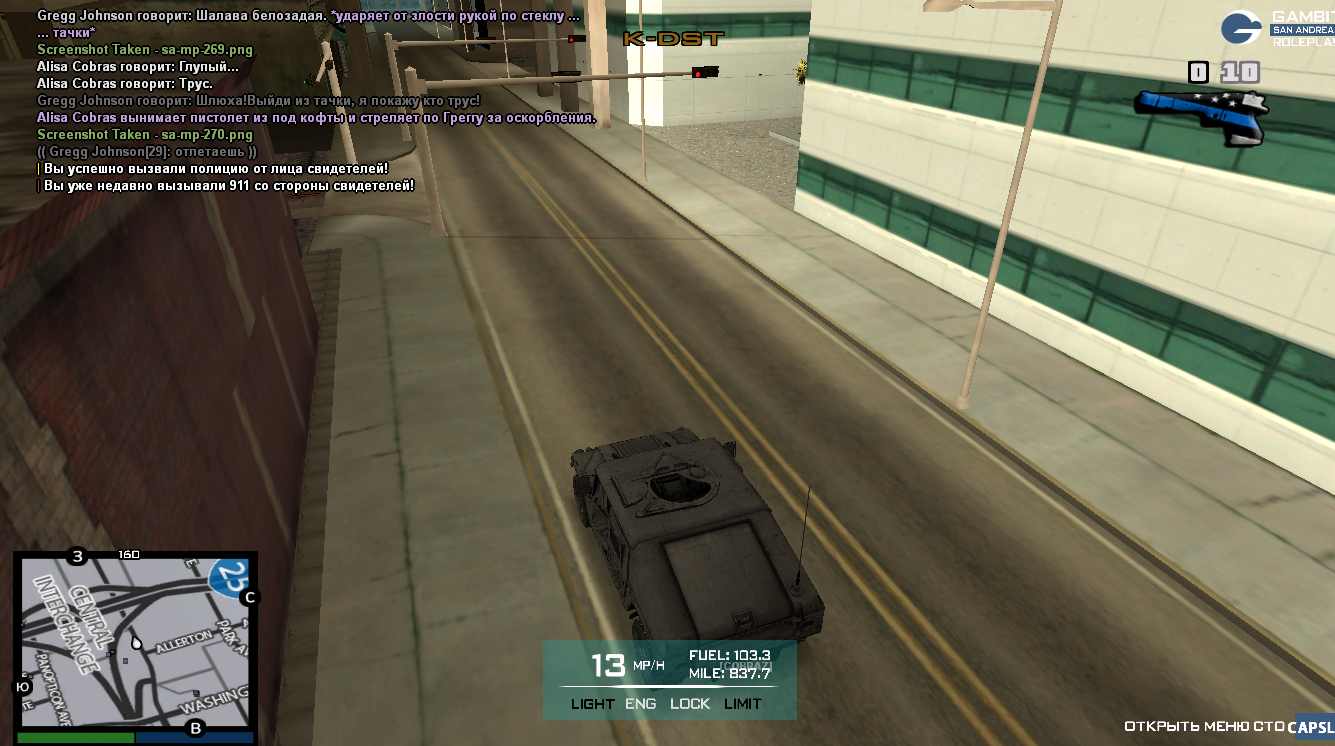Toggle the LIGHT indicator on speedometer

(x=592, y=704)
